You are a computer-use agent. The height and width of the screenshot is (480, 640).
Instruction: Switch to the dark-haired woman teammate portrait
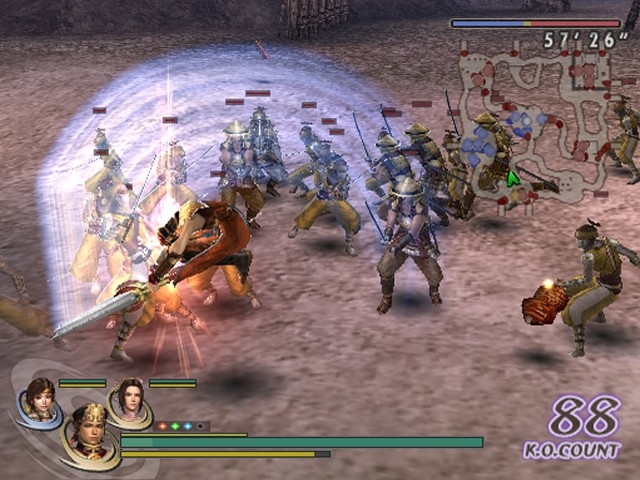[x=129, y=399]
